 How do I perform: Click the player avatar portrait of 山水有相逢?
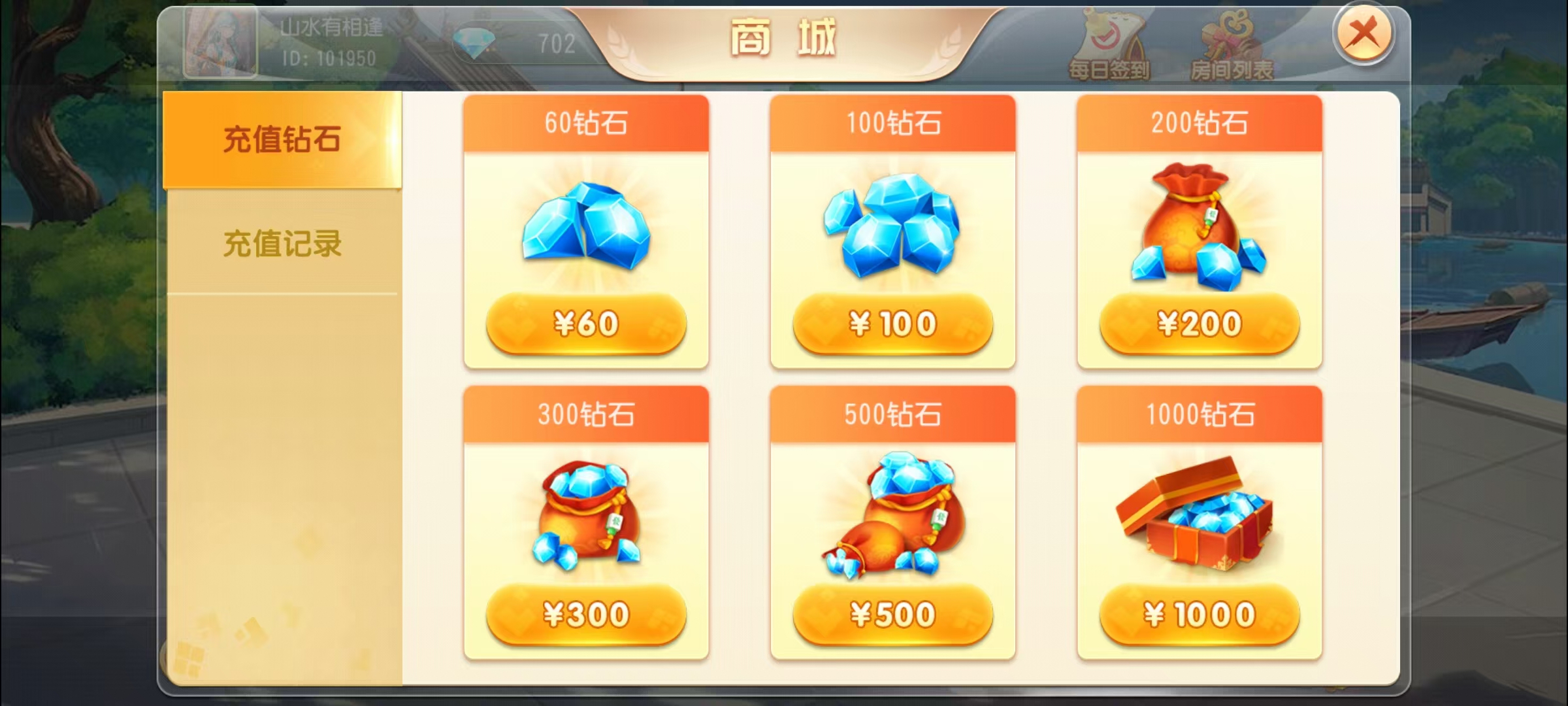click(220, 42)
